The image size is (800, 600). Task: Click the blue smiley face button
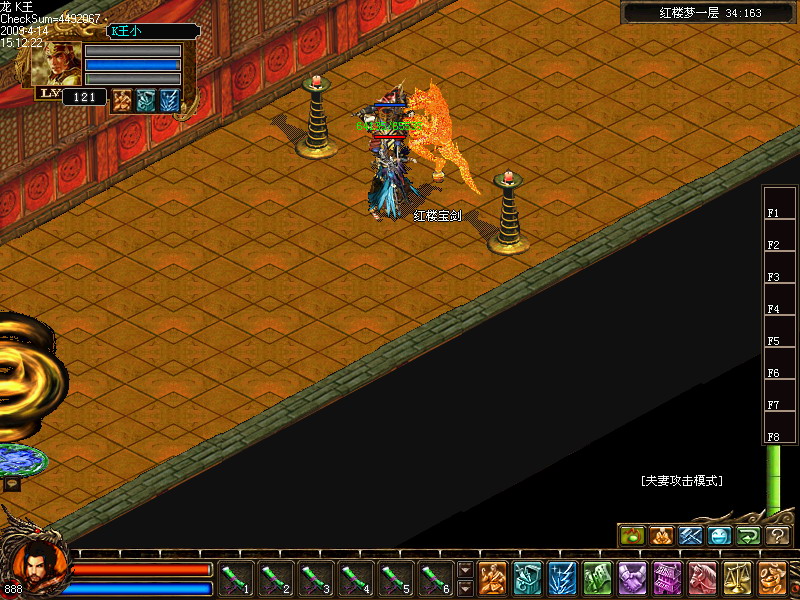click(719, 536)
